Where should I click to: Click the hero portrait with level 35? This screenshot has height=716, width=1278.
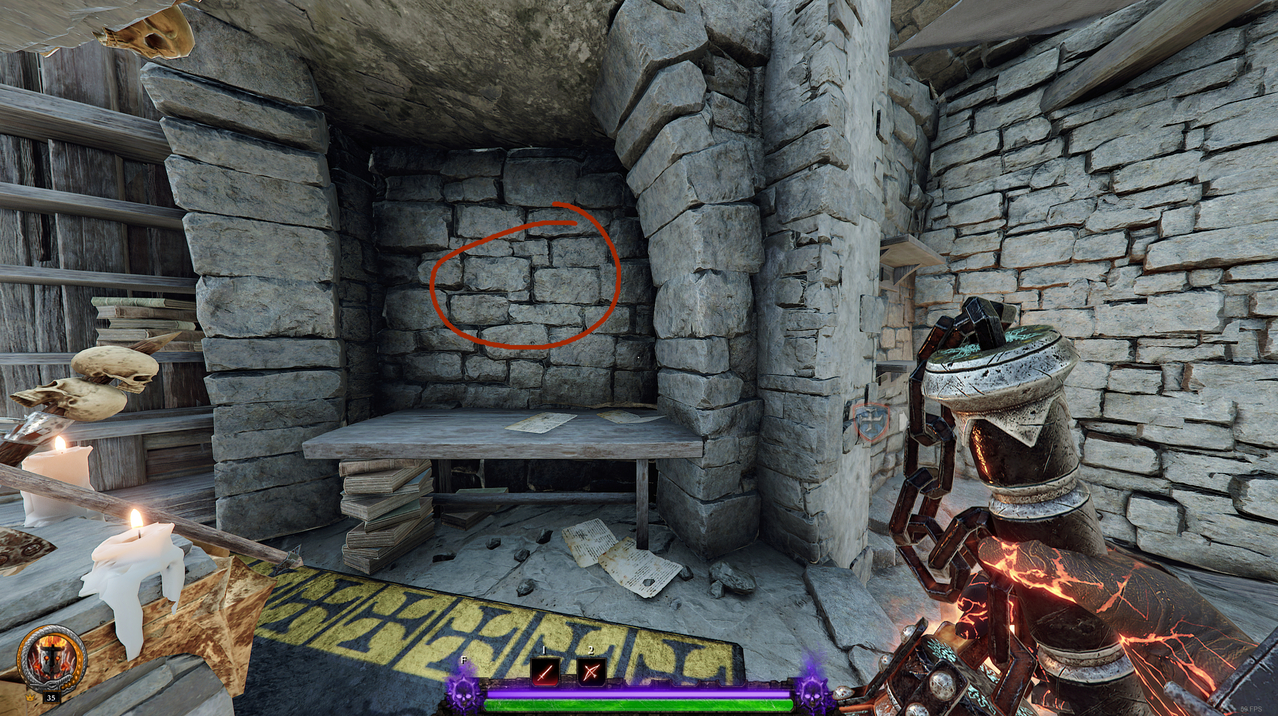(x=51, y=660)
